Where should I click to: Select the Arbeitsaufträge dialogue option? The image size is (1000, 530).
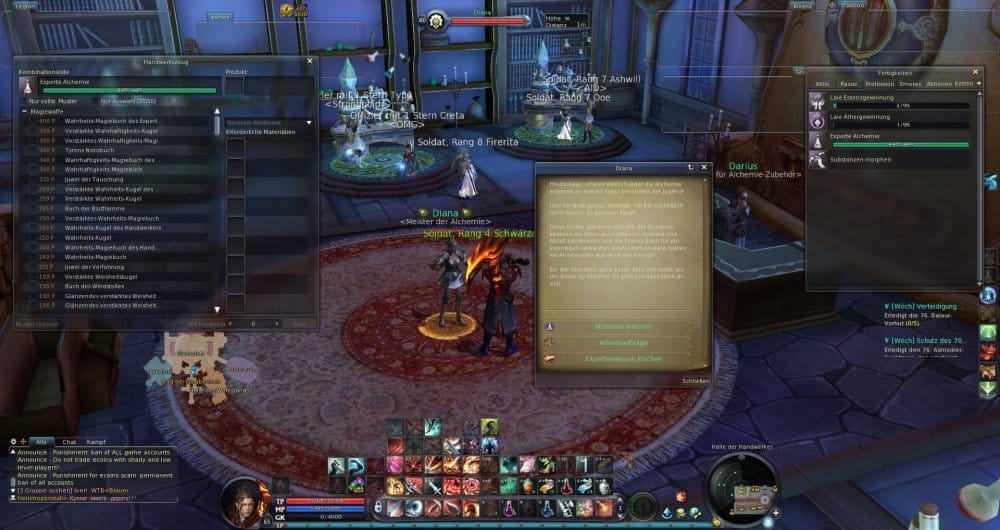click(616, 342)
